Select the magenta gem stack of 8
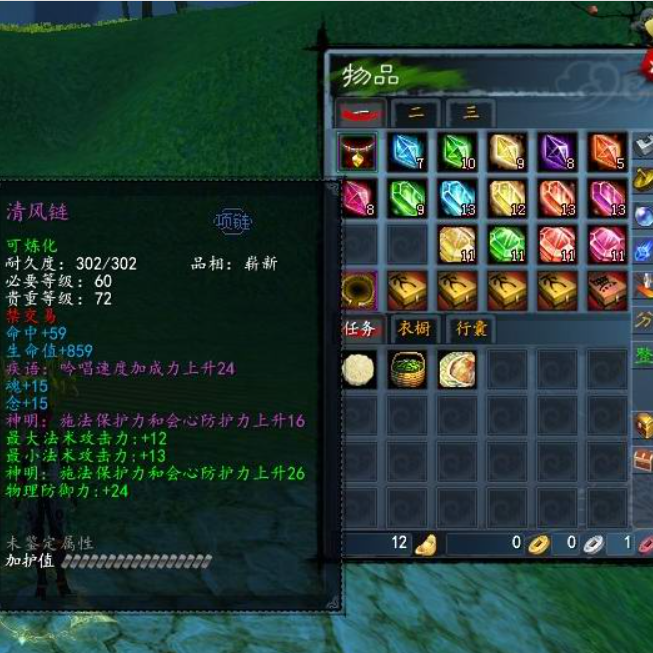653x653 pixels. click(359, 197)
